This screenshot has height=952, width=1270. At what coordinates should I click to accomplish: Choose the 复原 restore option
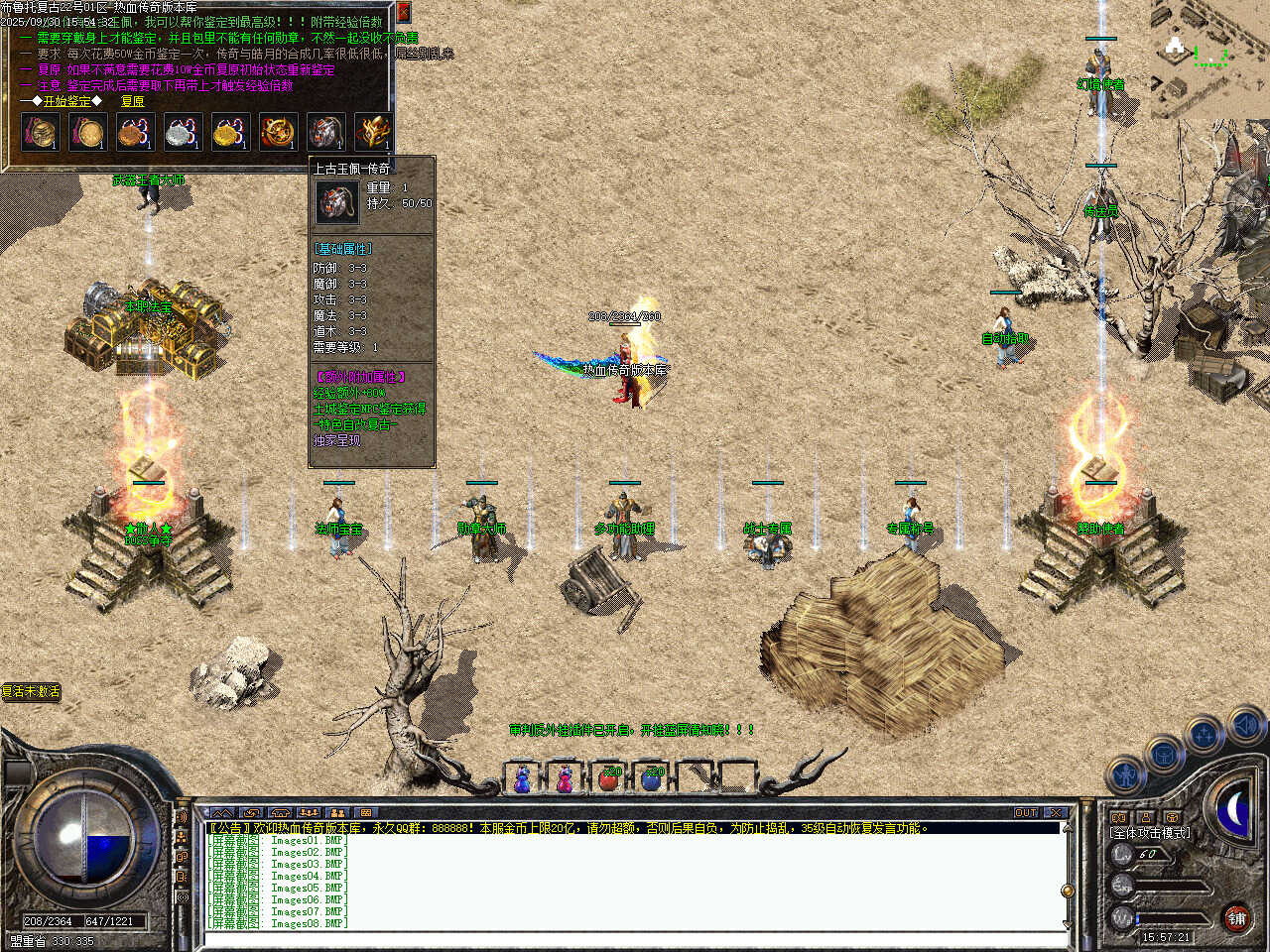pos(132,101)
